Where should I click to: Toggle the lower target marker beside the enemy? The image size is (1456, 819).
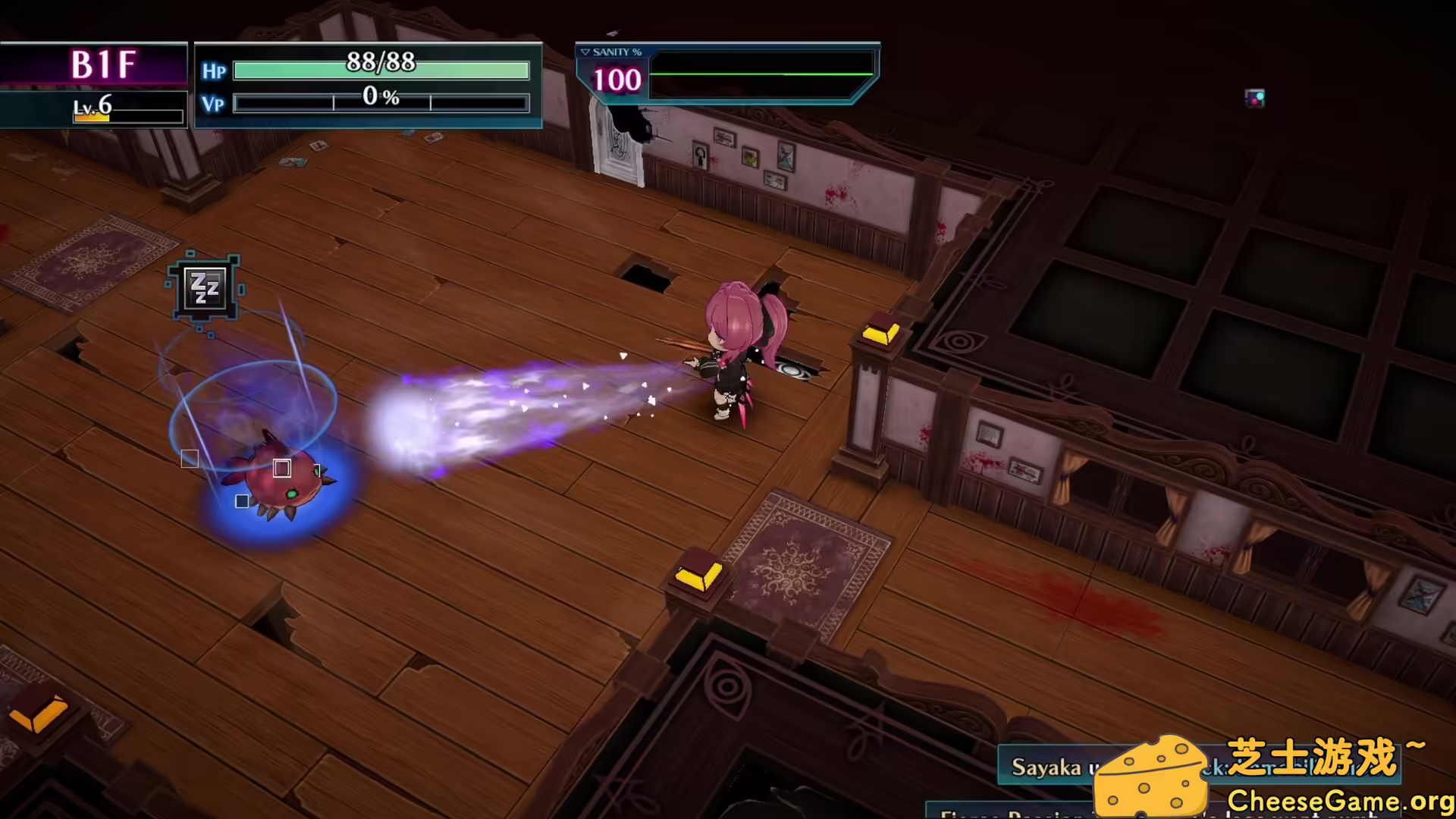(242, 500)
